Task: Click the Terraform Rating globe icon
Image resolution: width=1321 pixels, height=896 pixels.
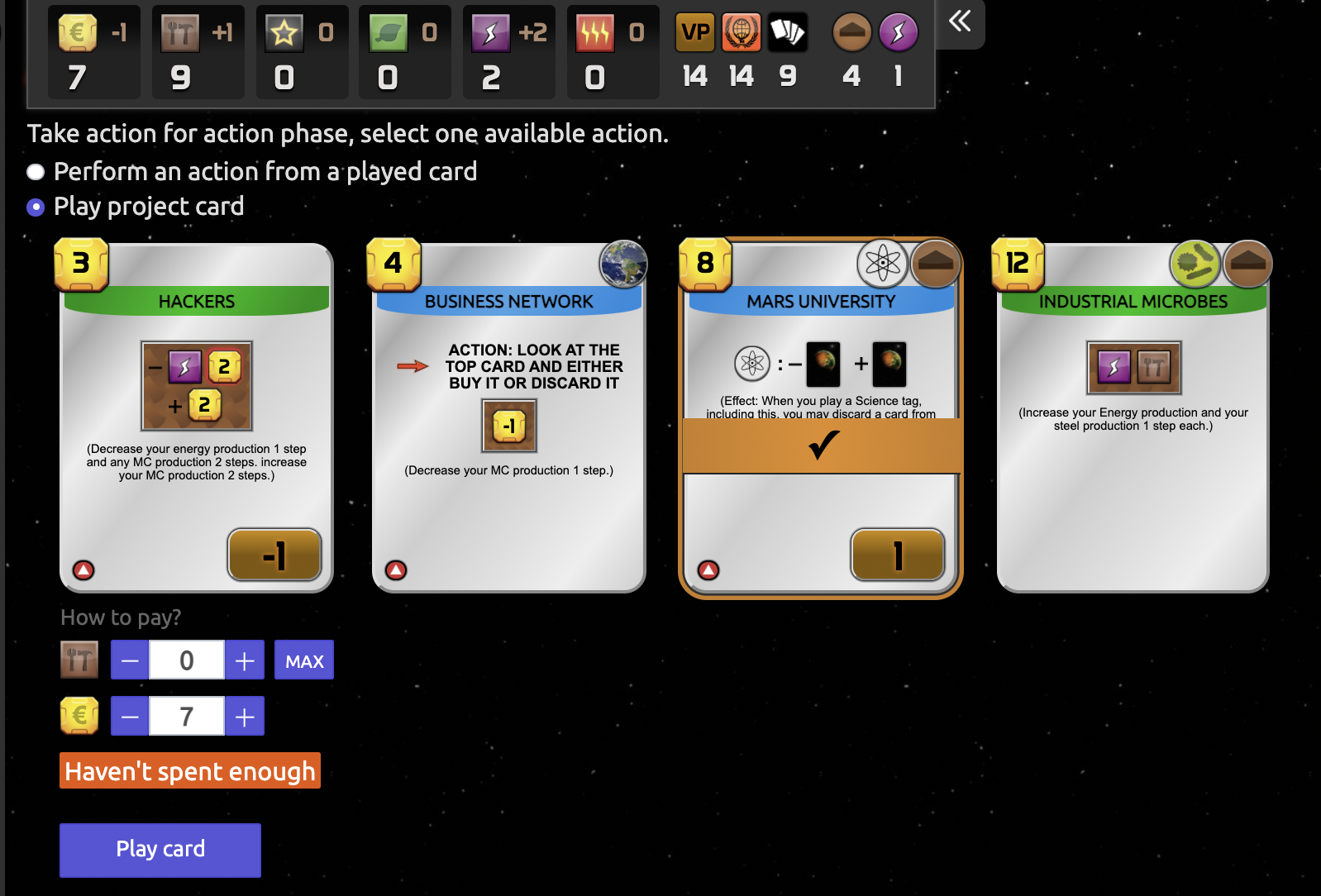Action: [742, 31]
